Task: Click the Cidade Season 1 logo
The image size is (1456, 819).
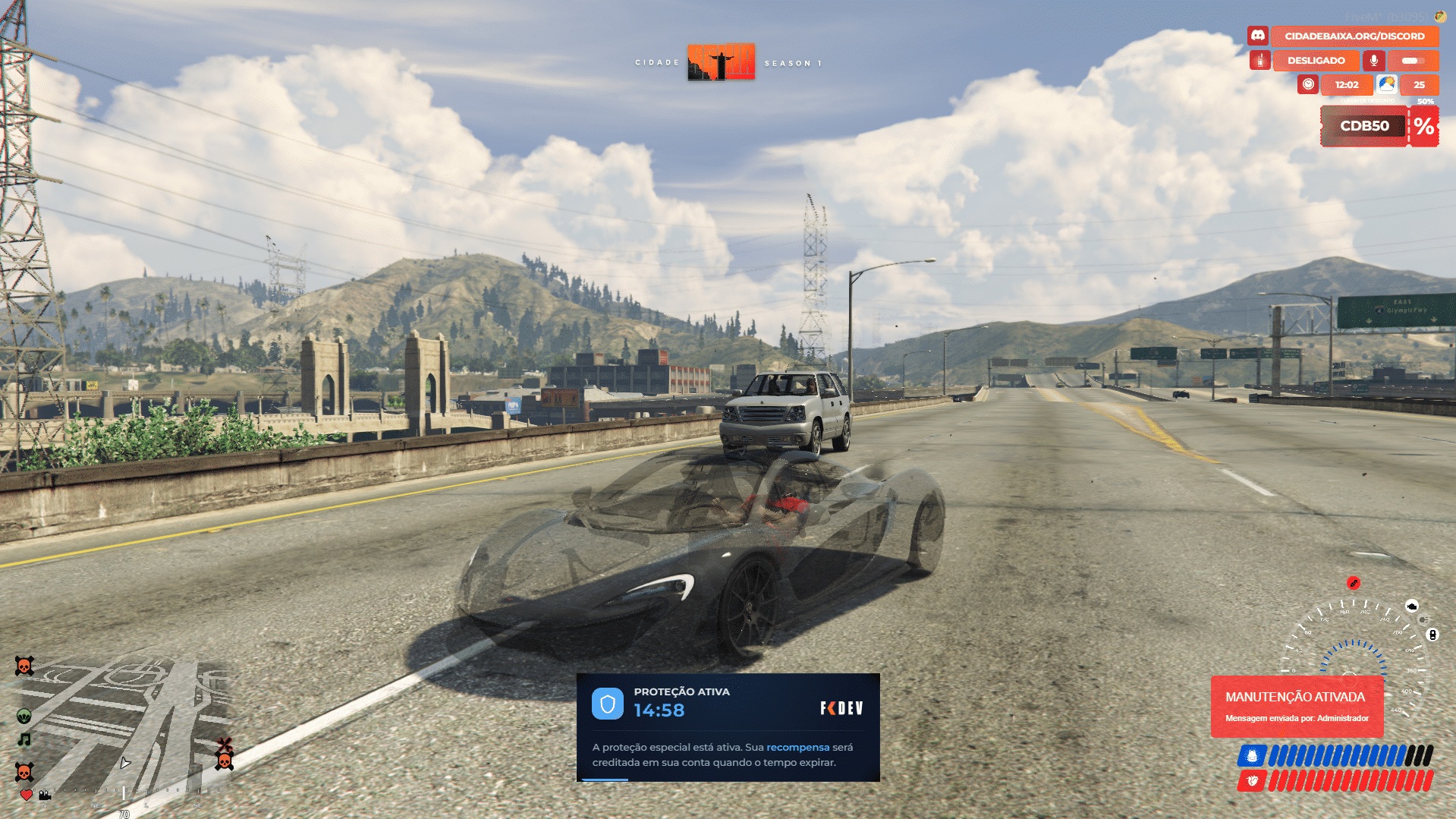Action: (721, 62)
